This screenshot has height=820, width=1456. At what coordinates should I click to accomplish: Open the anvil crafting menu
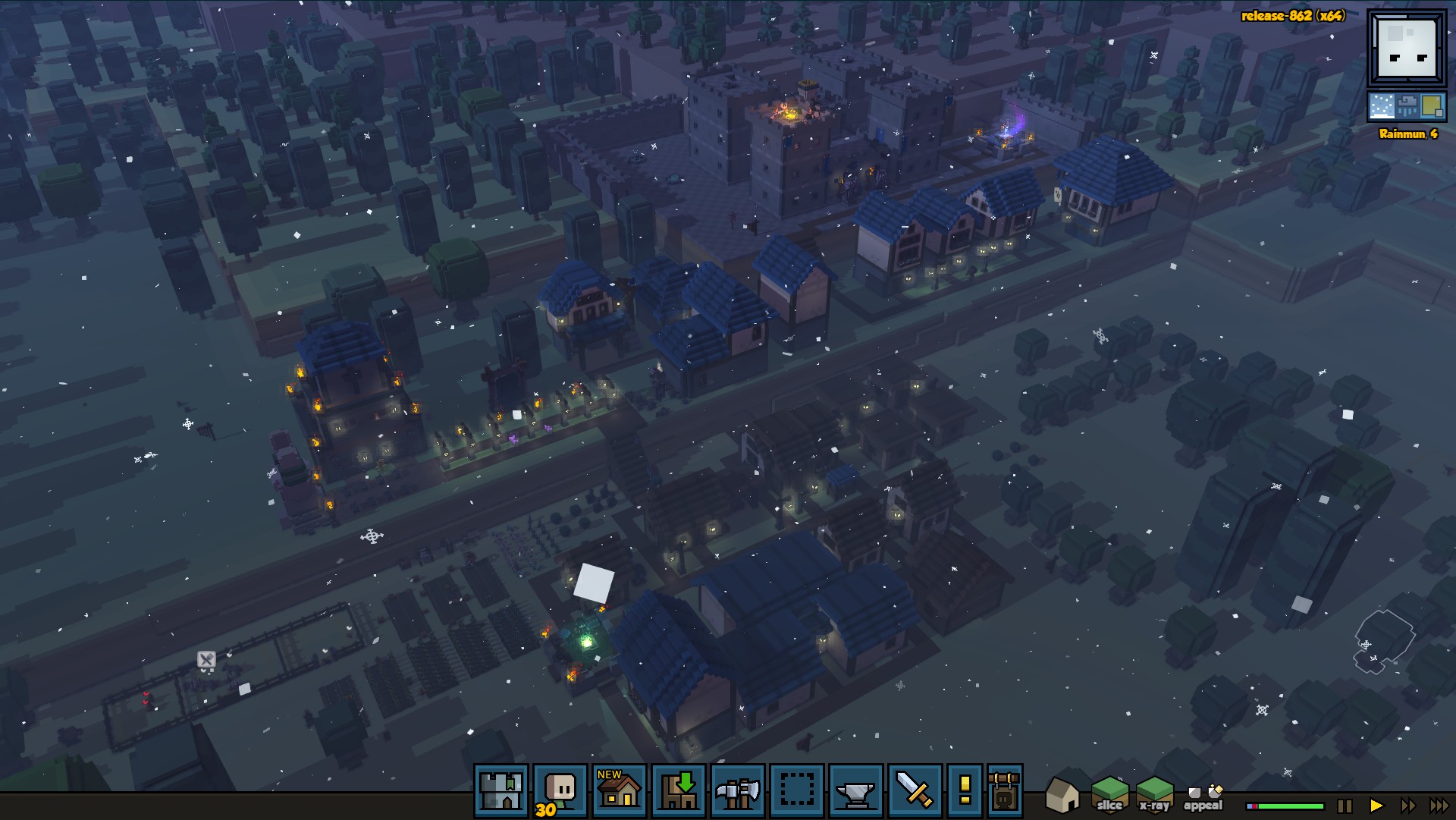(x=856, y=791)
